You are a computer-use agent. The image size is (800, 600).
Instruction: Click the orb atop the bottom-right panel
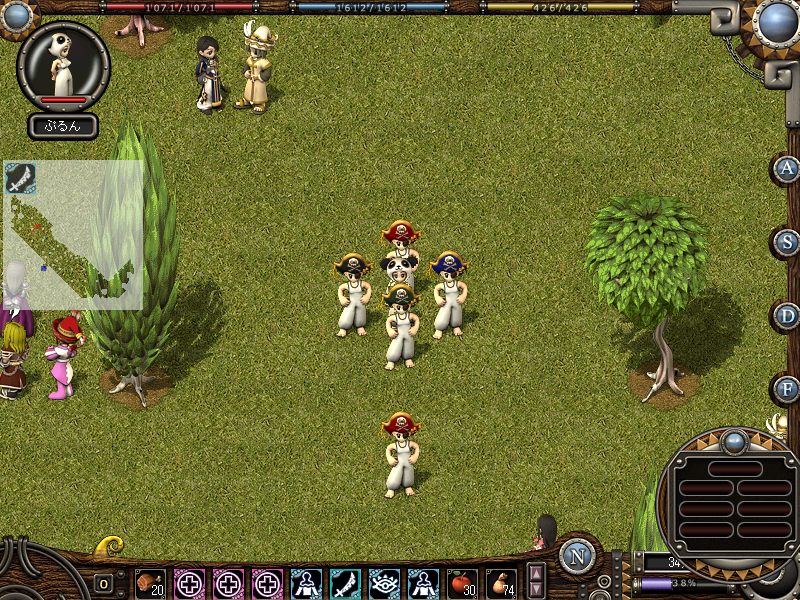[735, 441]
